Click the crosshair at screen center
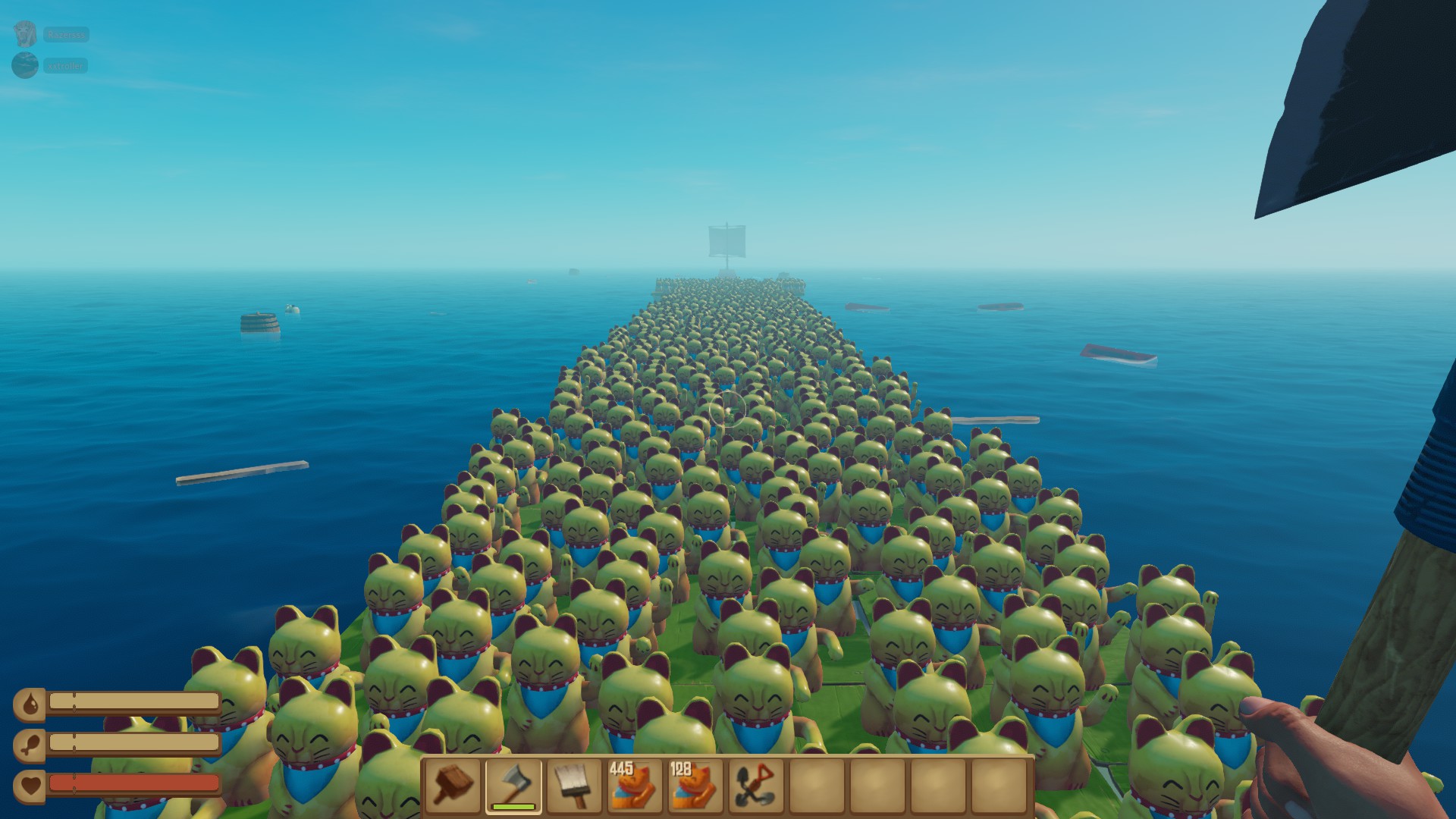The image size is (1456, 819). tap(726, 409)
